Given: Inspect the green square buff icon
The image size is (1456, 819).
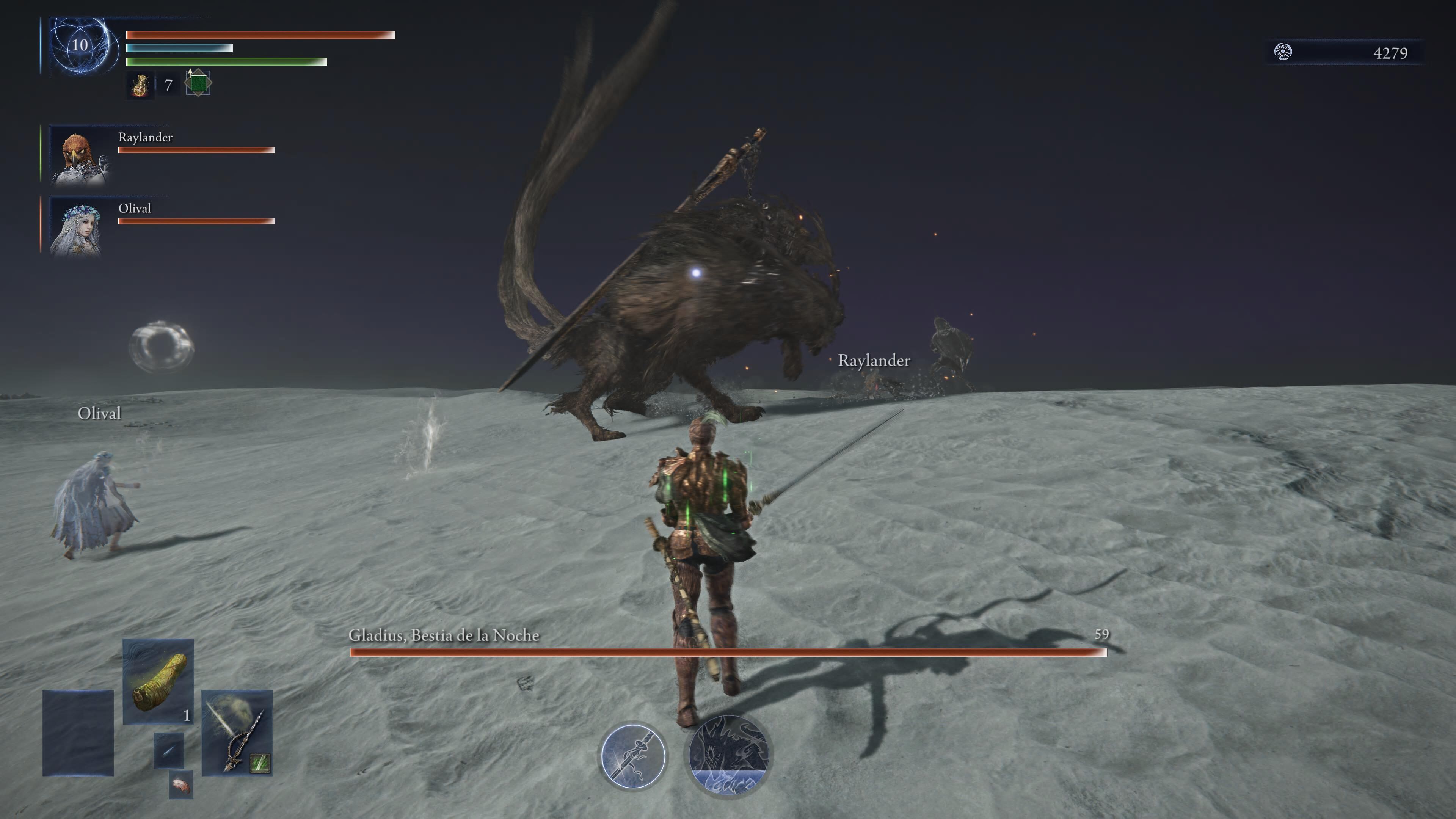Looking at the screenshot, I should (x=198, y=84).
